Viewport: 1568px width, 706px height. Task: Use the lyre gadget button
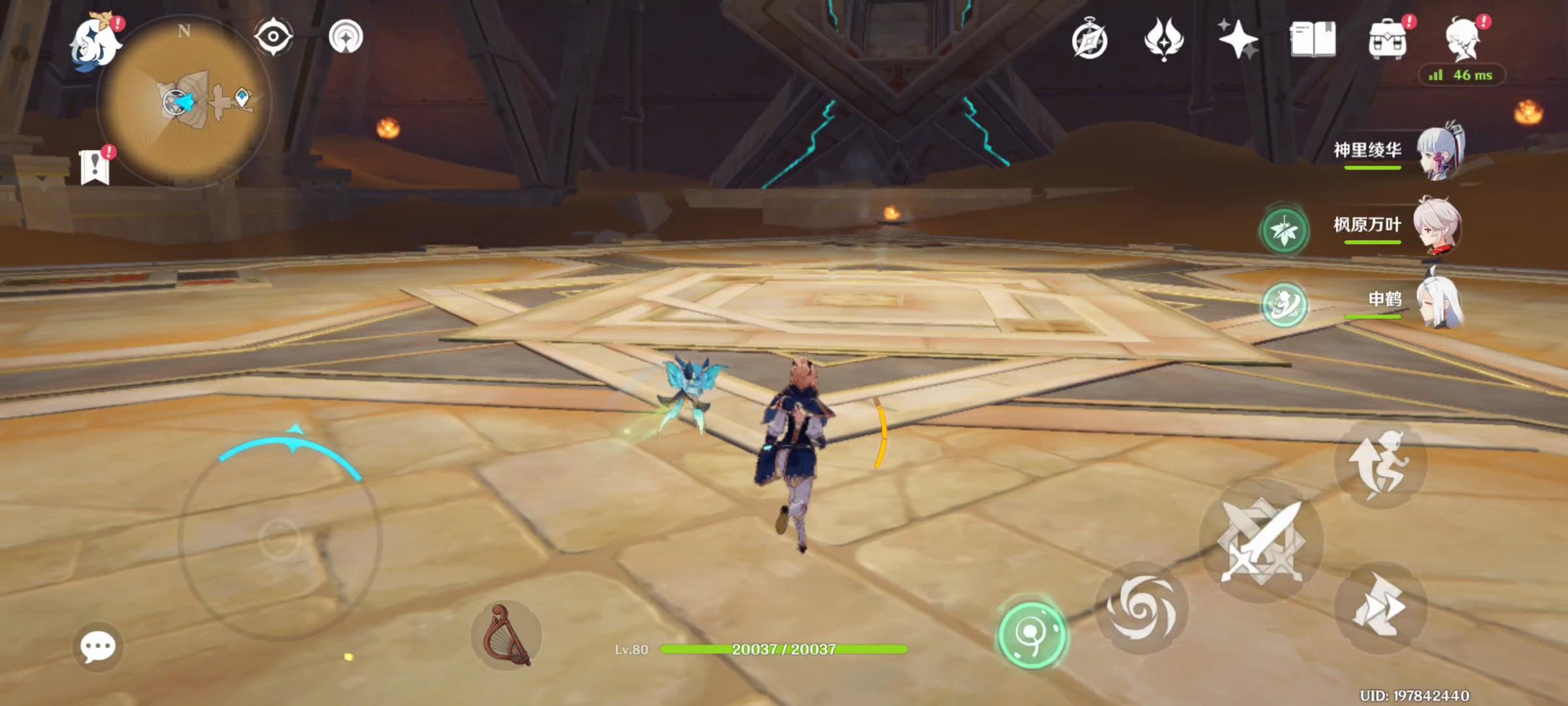[x=506, y=635]
